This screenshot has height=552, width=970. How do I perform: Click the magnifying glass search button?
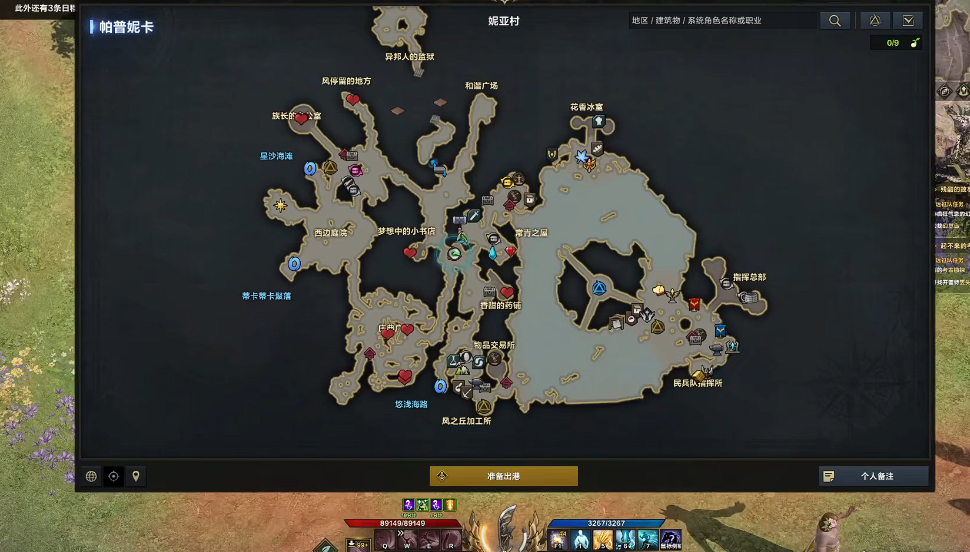pos(835,20)
